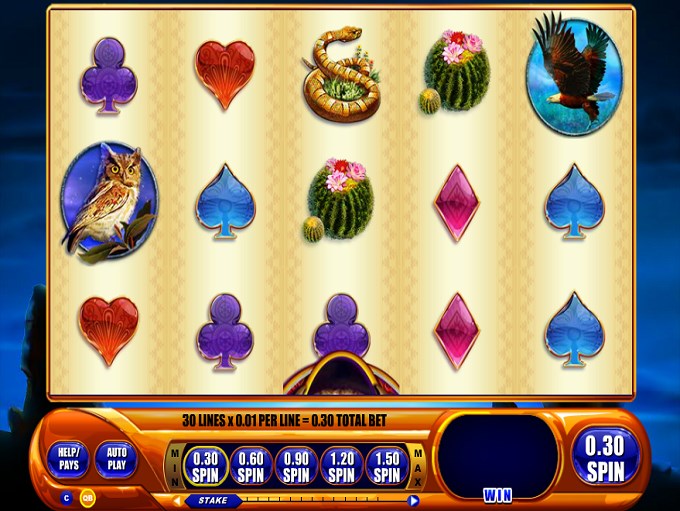This screenshot has height=511, width=680.
Task: Select the 0.30 Spin quick bet
Action: (x=203, y=463)
